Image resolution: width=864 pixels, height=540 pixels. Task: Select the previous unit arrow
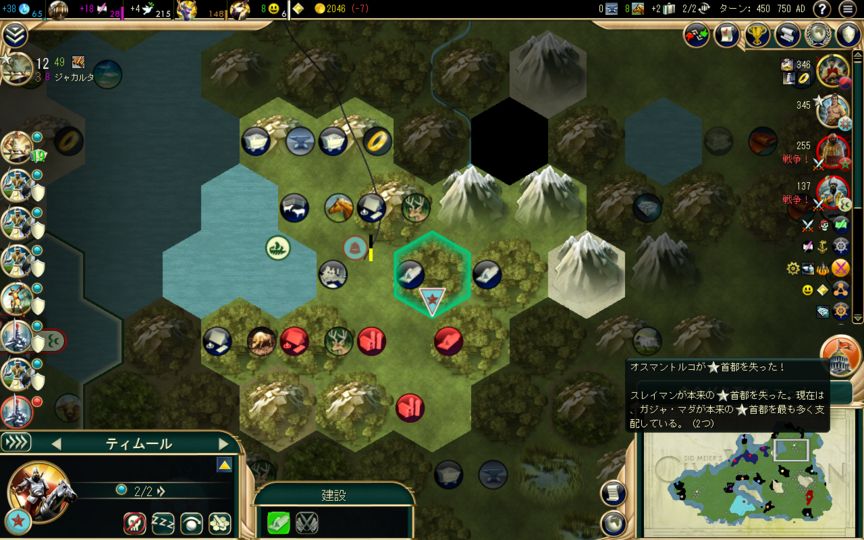point(56,443)
